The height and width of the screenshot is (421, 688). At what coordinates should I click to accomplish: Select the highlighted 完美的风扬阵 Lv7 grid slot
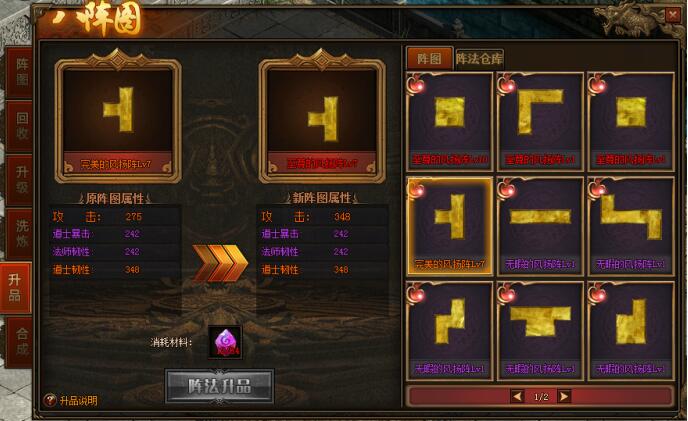pyautogui.click(x=450, y=225)
